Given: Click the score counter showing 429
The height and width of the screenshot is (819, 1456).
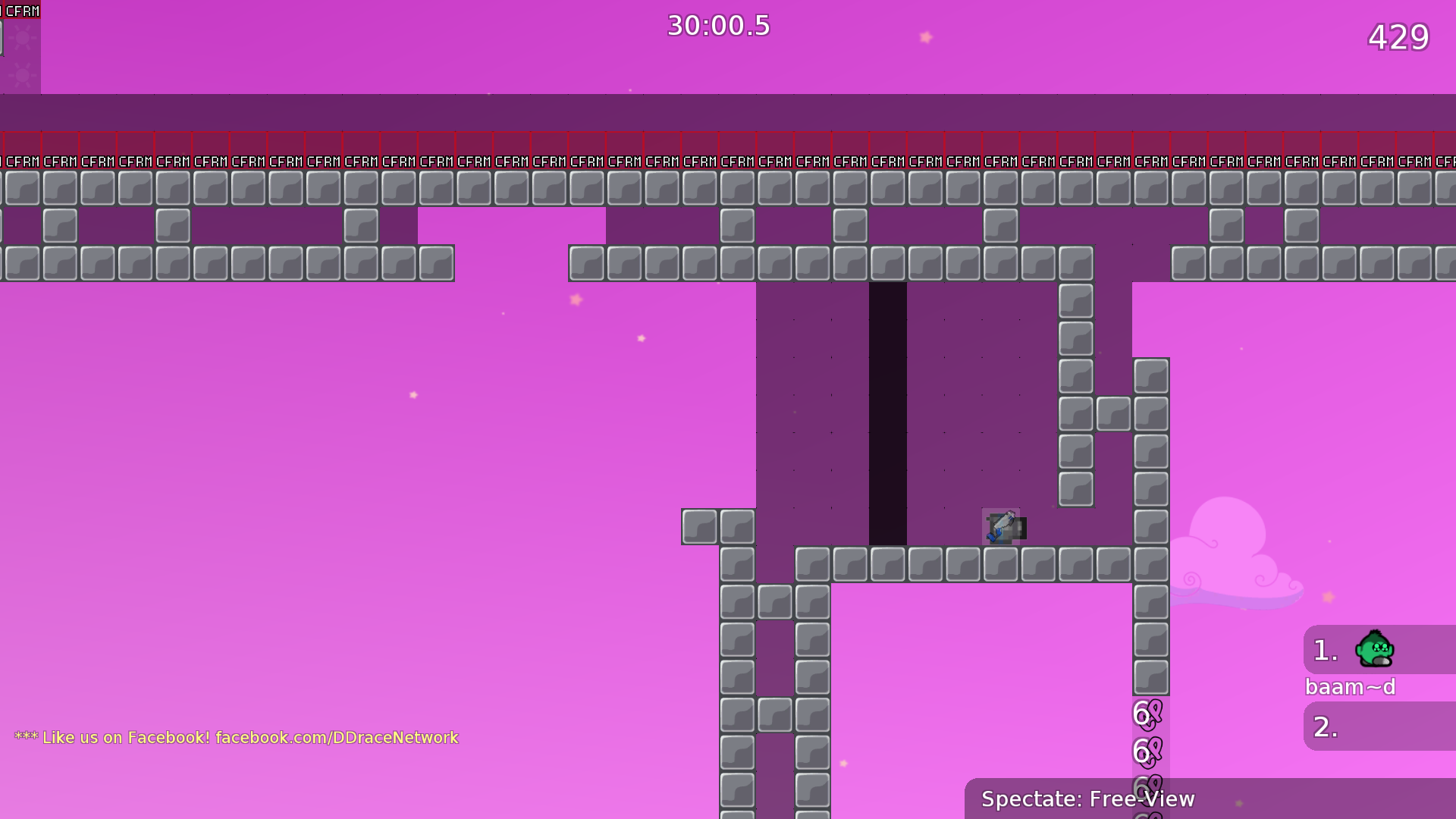Looking at the screenshot, I should click(x=1399, y=38).
